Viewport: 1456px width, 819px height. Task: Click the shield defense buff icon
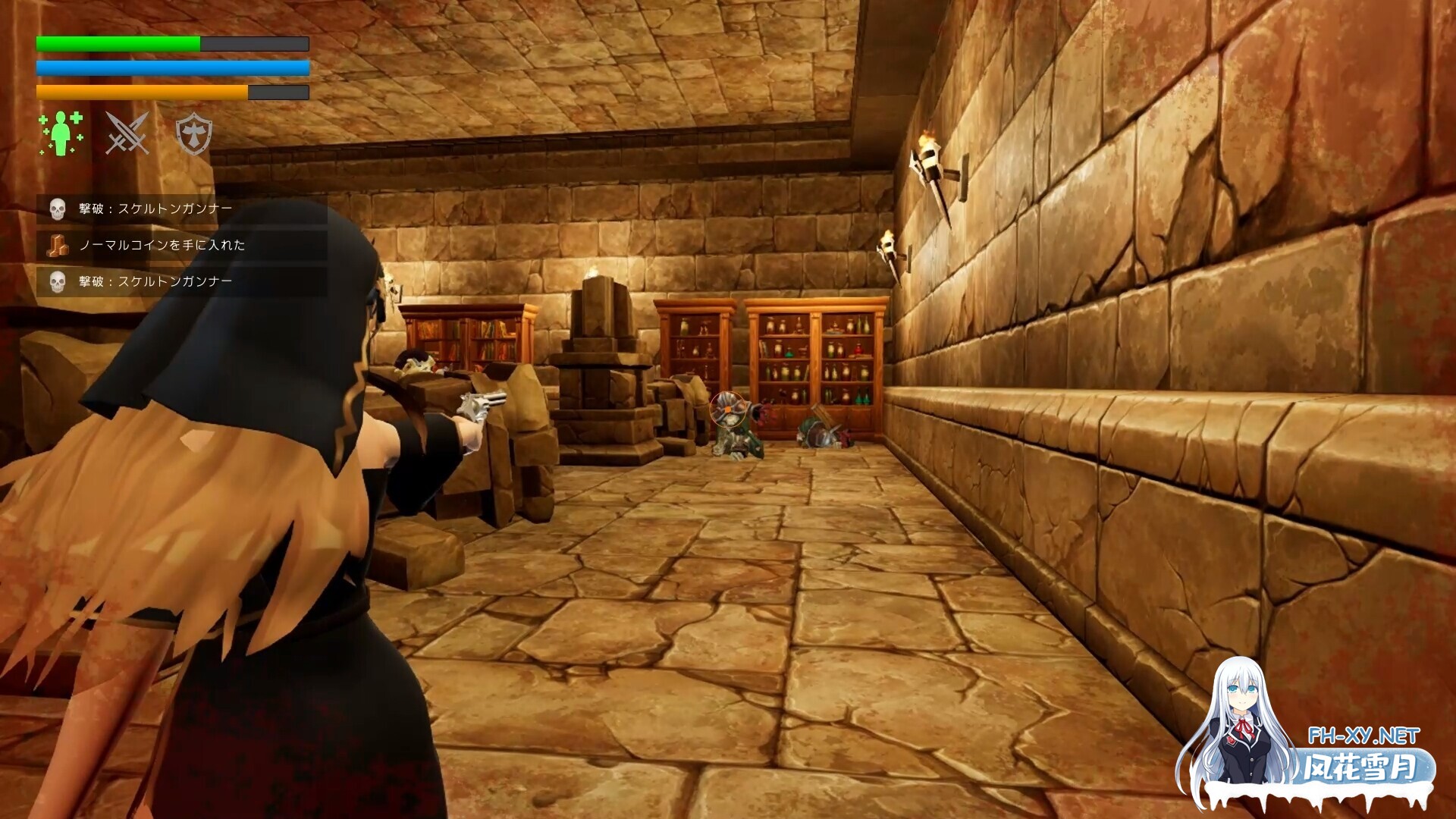194,135
